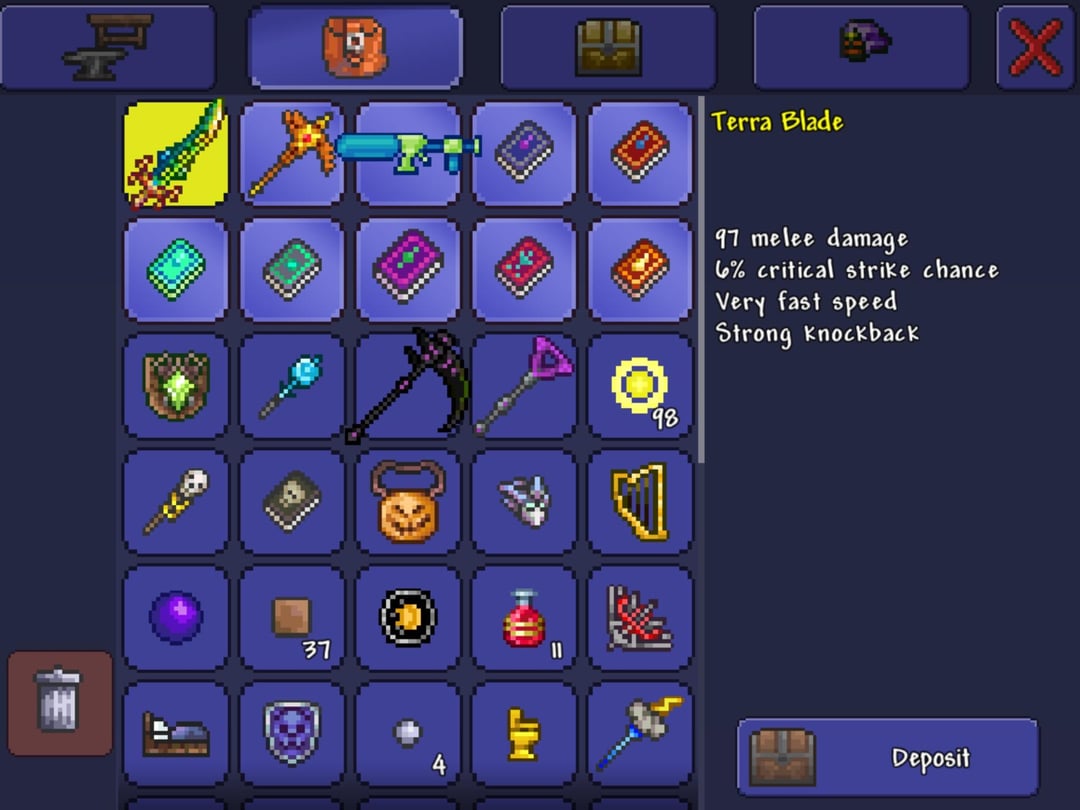Select the golden toilet slot
Image resolution: width=1080 pixels, height=810 pixels.
pos(524,734)
